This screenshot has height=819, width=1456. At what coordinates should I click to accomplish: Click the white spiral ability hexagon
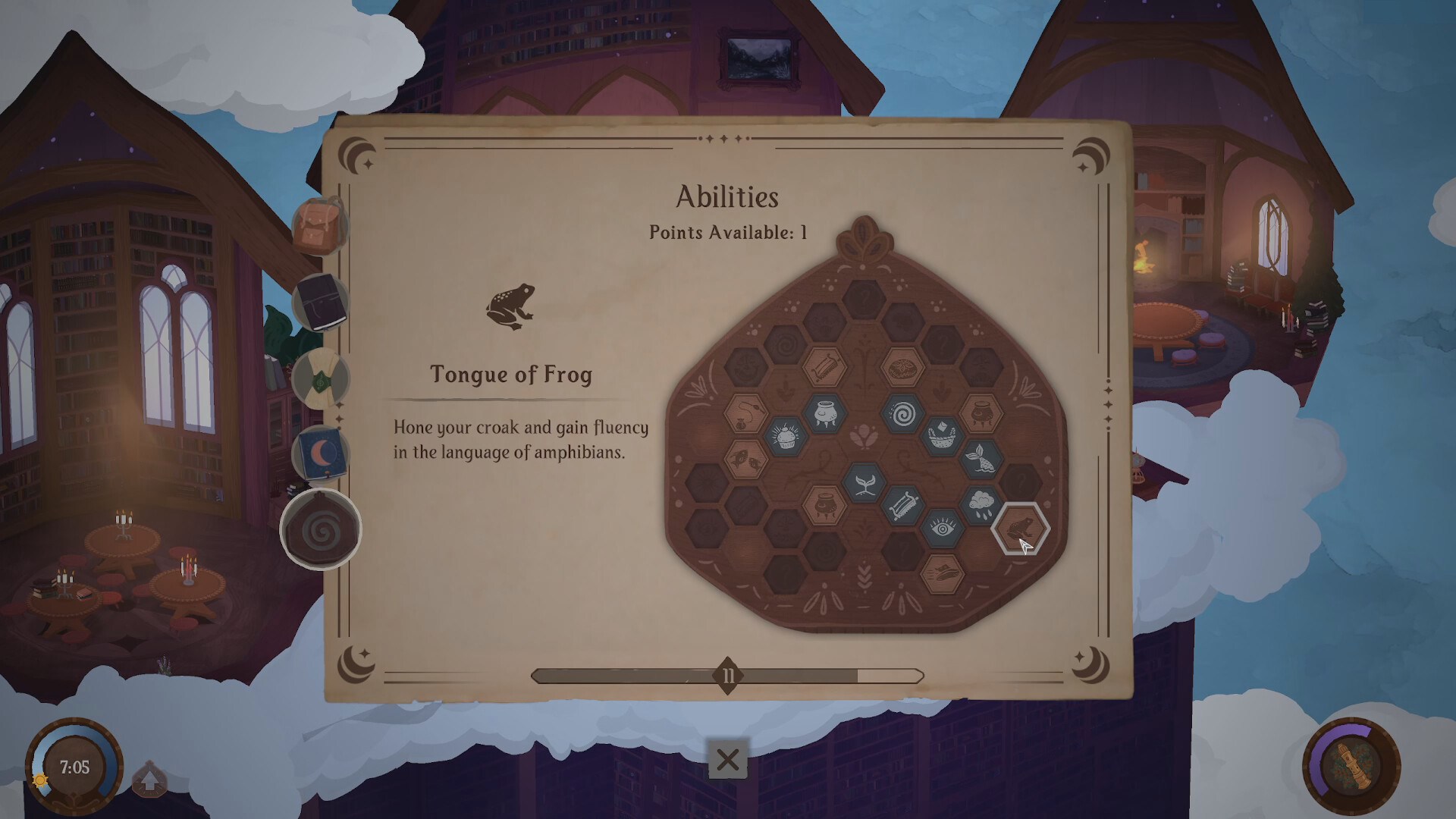pos(902,414)
